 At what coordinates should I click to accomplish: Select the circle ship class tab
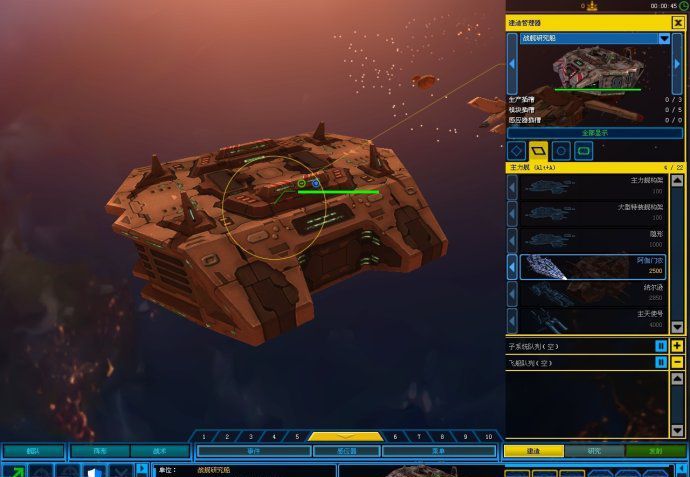562,151
